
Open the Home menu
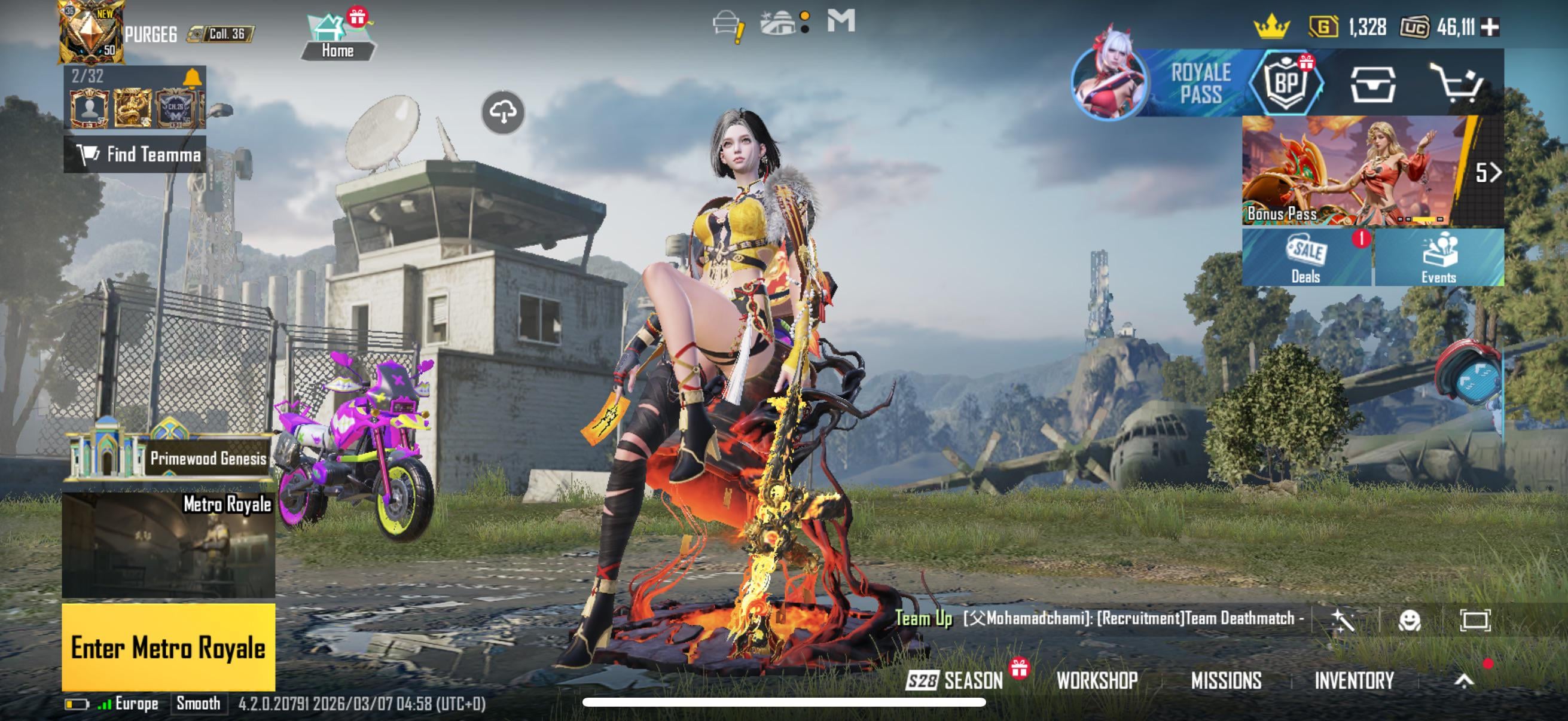338,38
